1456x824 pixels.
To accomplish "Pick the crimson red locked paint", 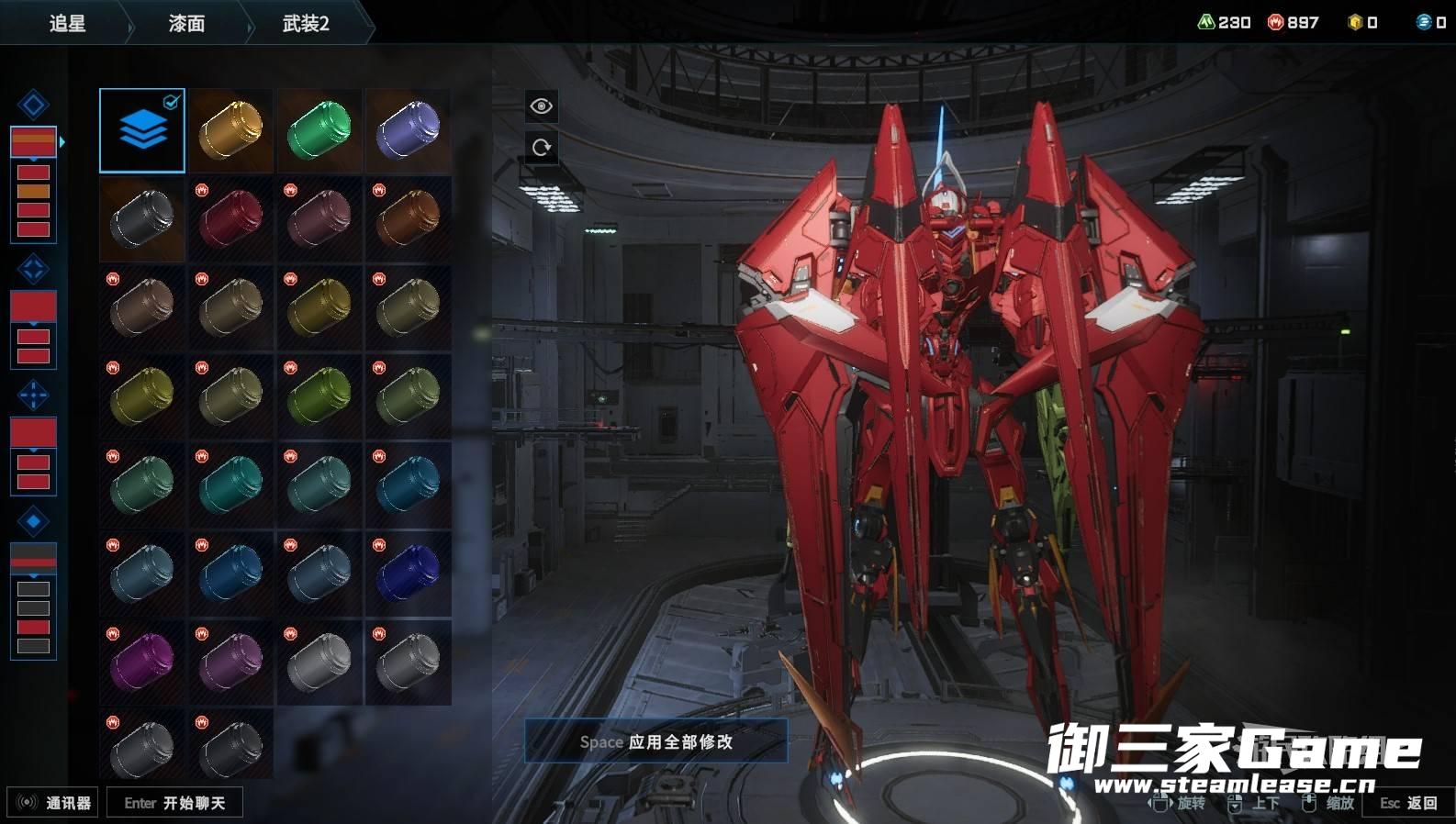I will (230, 219).
